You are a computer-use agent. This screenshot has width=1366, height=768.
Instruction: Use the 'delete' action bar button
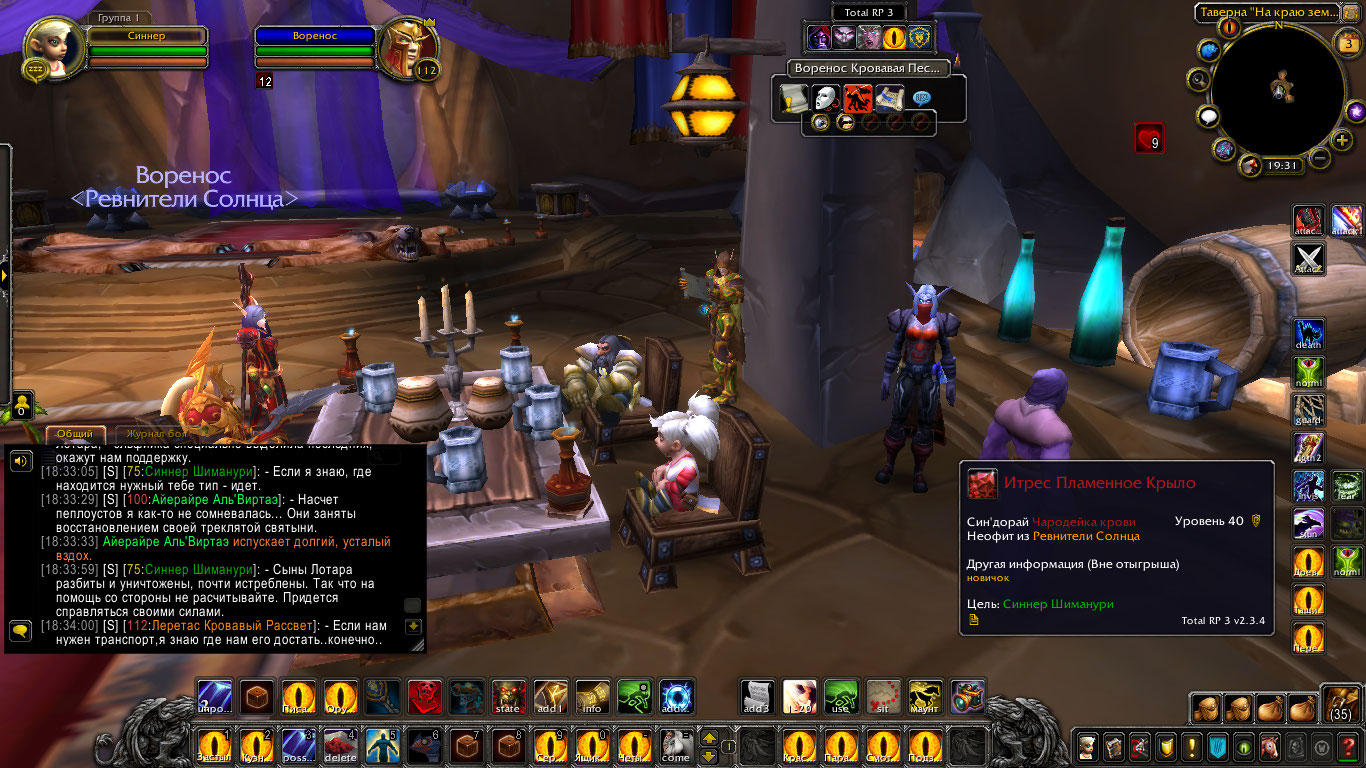[341, 746]
